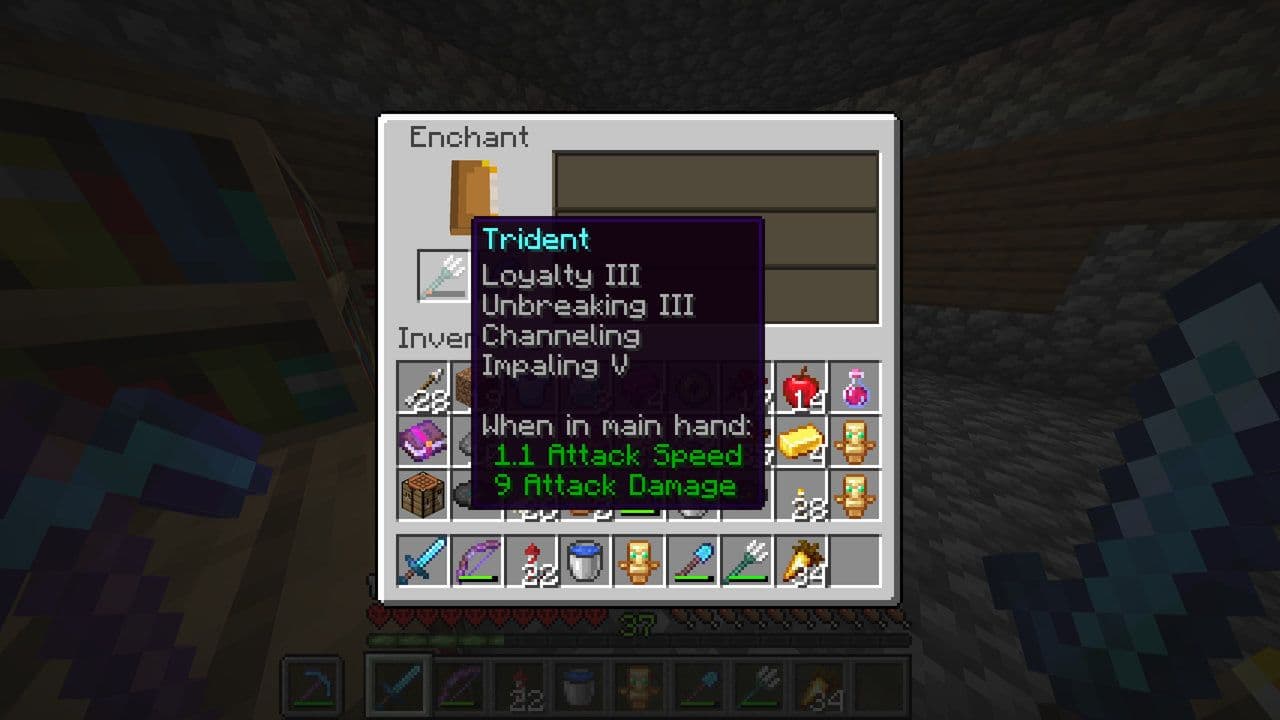Click the potion bottle in the inventory
Viewport: 1280px width, 720px height.
[x=856, y=387]
